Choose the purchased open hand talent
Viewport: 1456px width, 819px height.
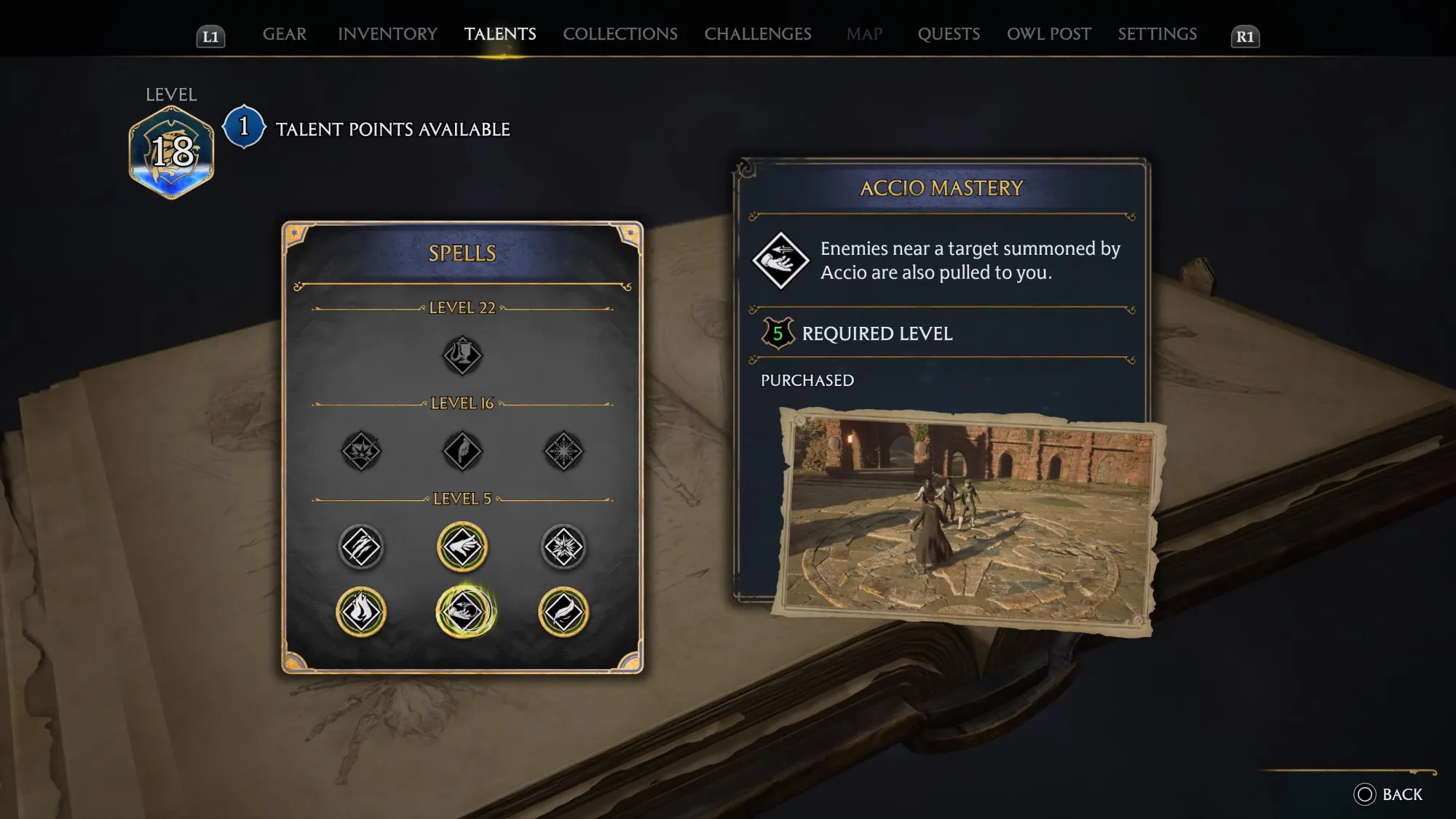click(462, 547)
